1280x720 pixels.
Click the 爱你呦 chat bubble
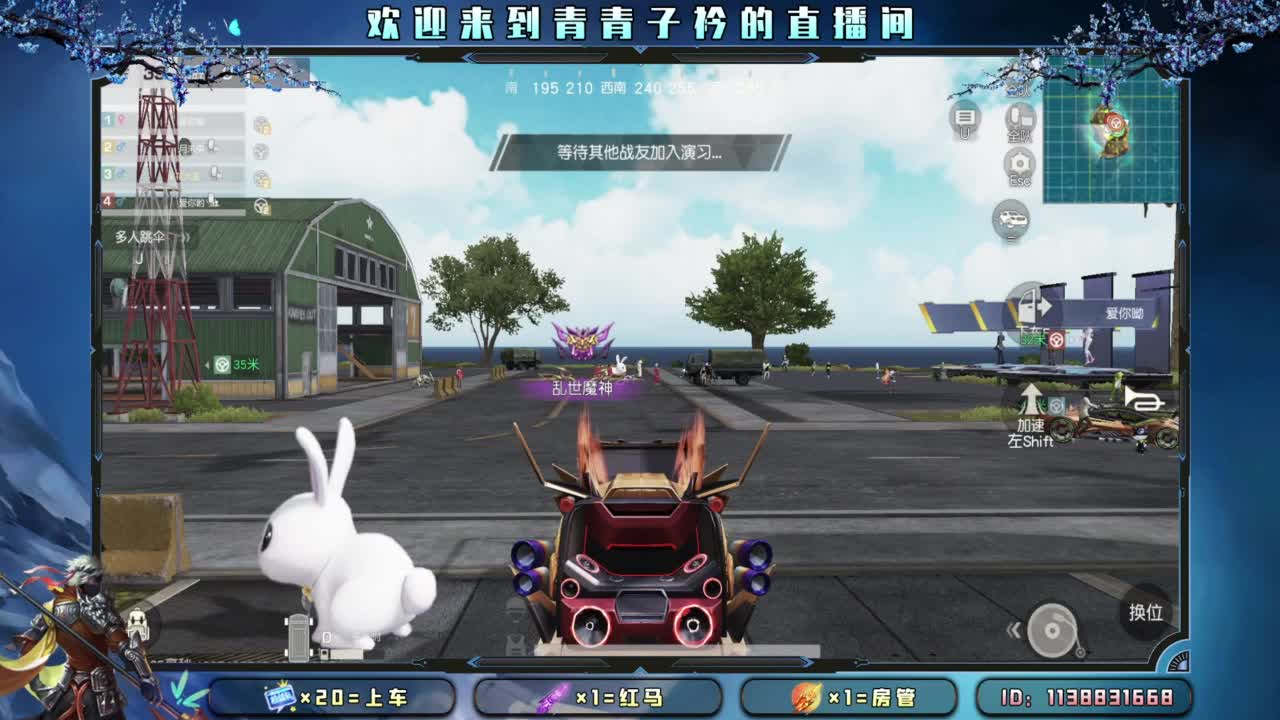pos(1125,311)
